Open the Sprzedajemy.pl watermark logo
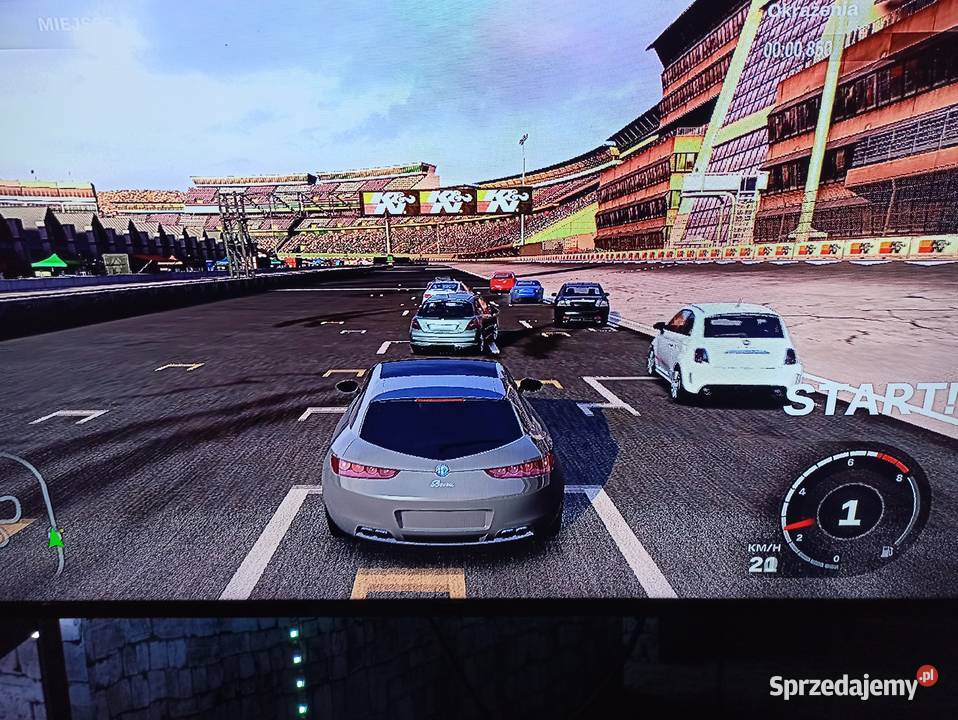 853,685
